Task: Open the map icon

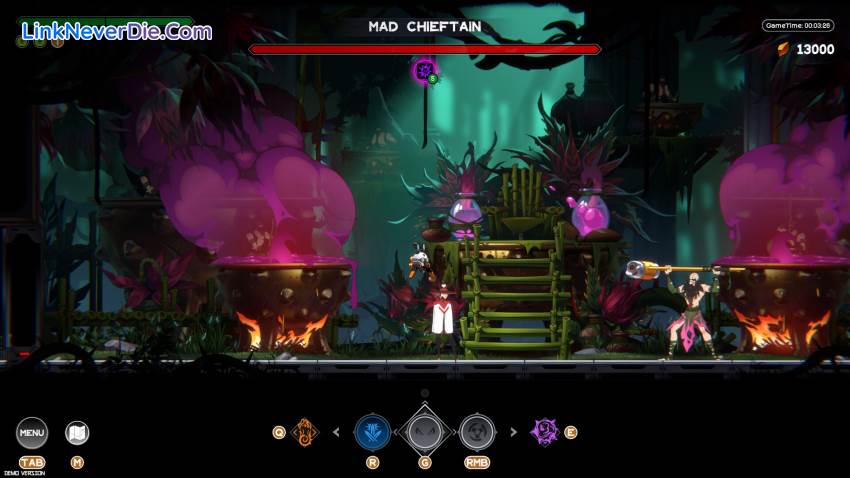Action: (x=77, y=433)
